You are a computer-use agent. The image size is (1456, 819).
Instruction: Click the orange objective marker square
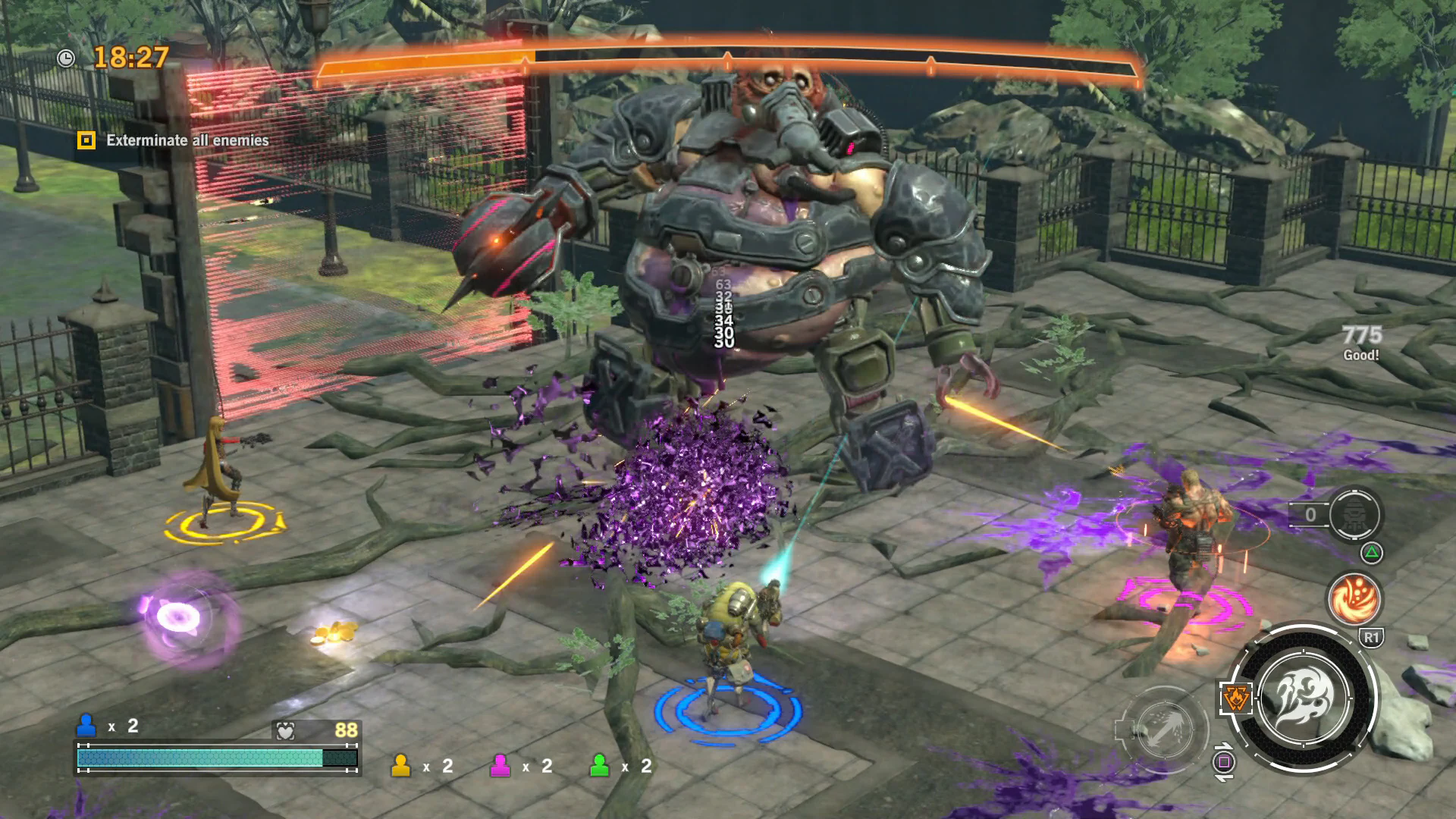click(86, 140)
